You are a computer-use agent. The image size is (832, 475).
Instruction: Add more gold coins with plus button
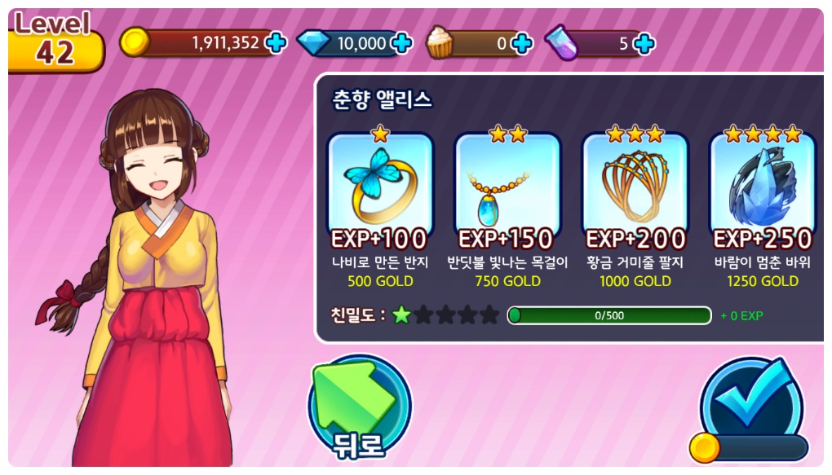276,43
